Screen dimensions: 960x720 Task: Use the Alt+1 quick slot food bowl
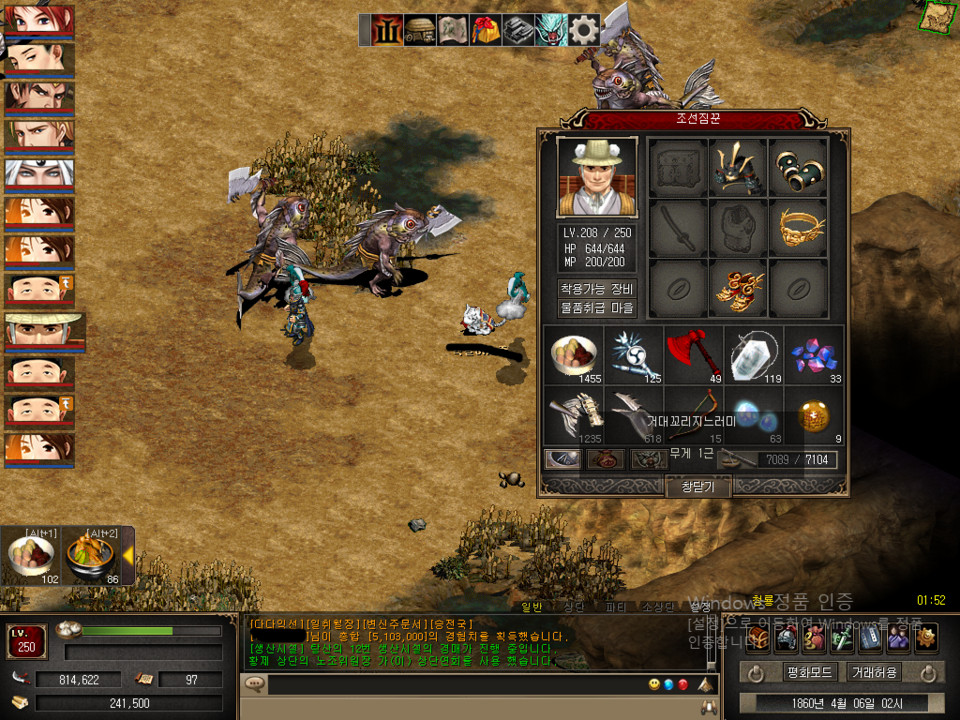[x=30, y=557]
